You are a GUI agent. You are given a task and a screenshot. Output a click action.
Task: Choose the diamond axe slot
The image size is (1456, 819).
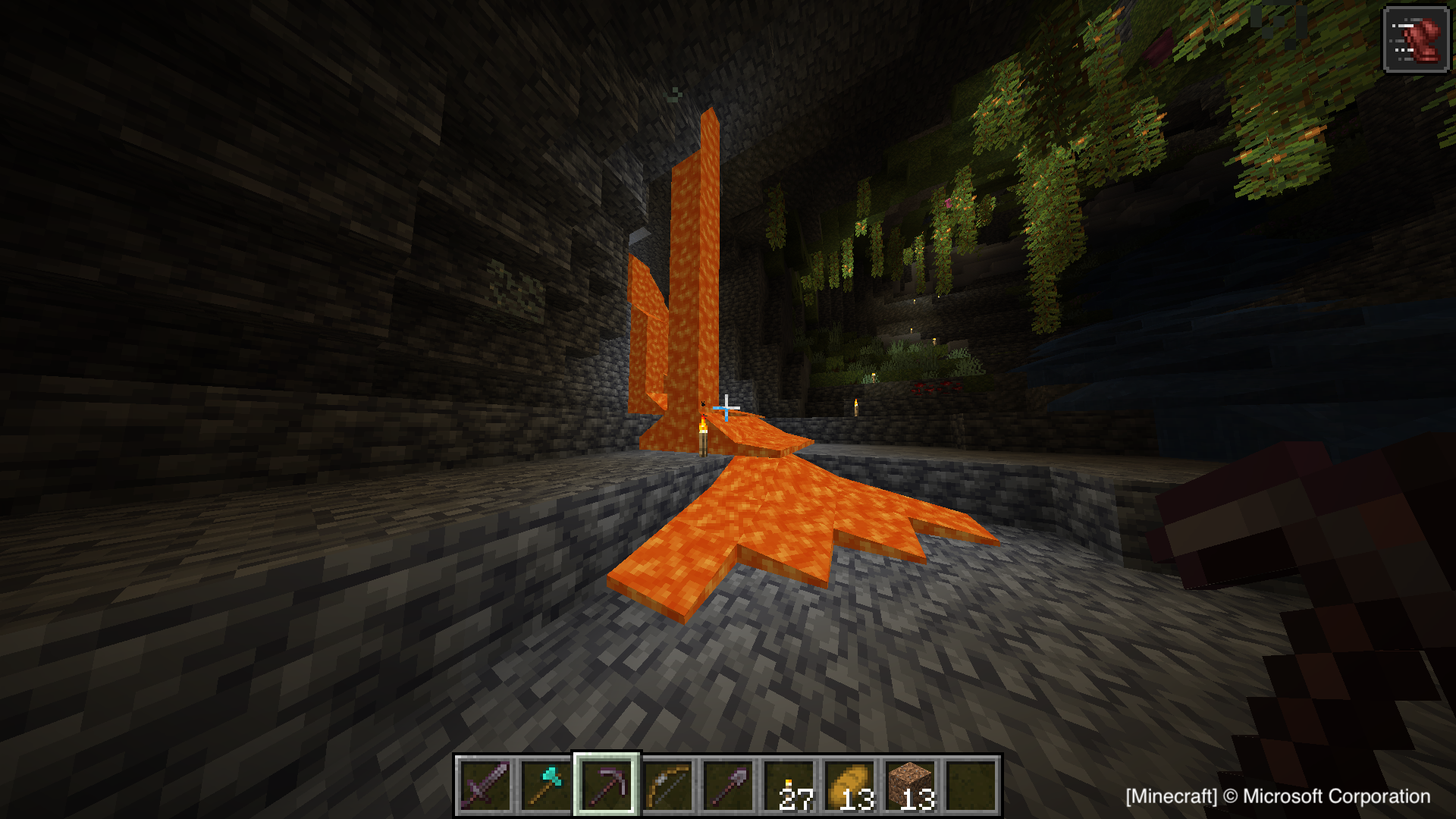(546, 786)
